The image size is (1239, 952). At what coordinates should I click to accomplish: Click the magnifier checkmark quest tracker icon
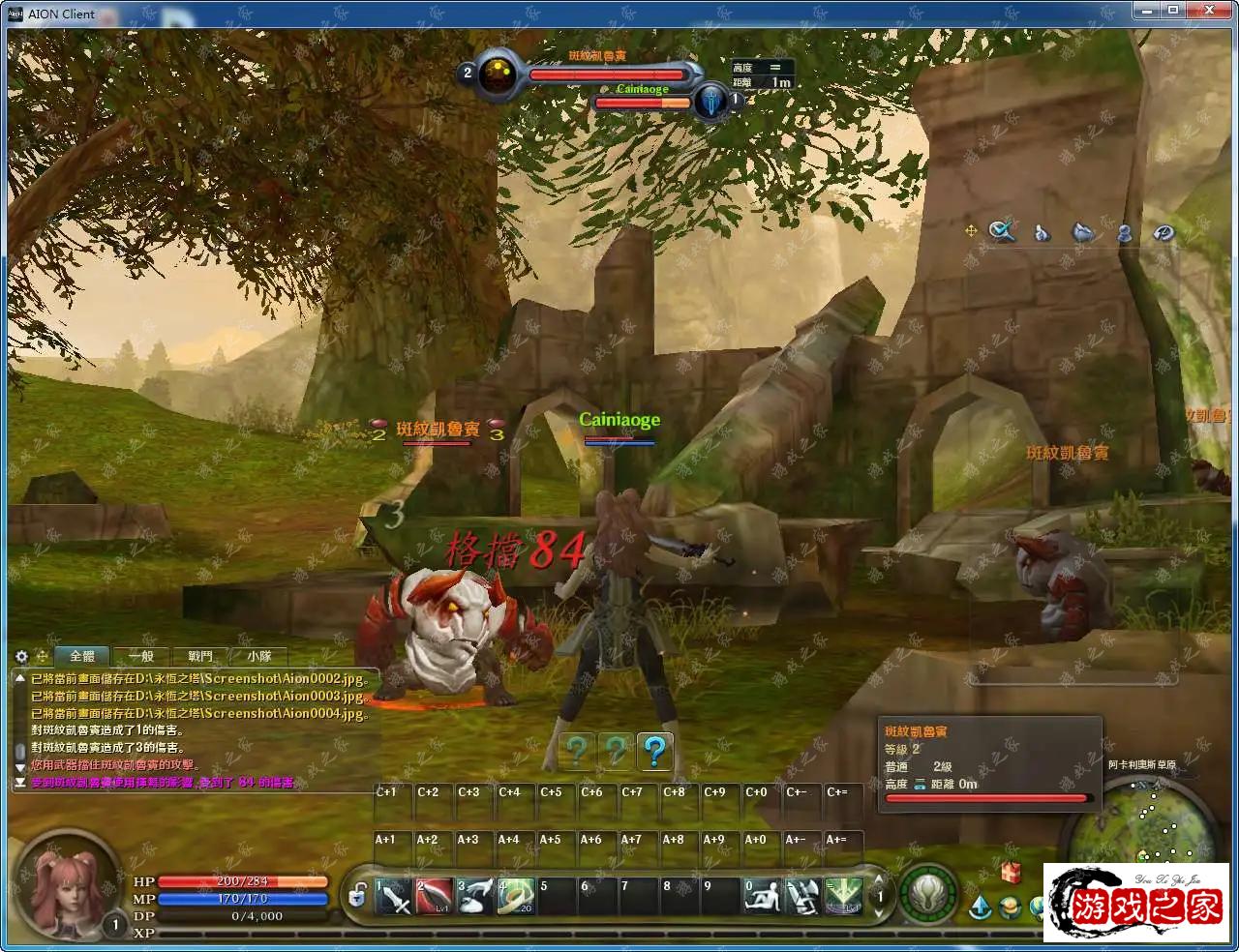pyautogui.click(x=1002, y=231)
